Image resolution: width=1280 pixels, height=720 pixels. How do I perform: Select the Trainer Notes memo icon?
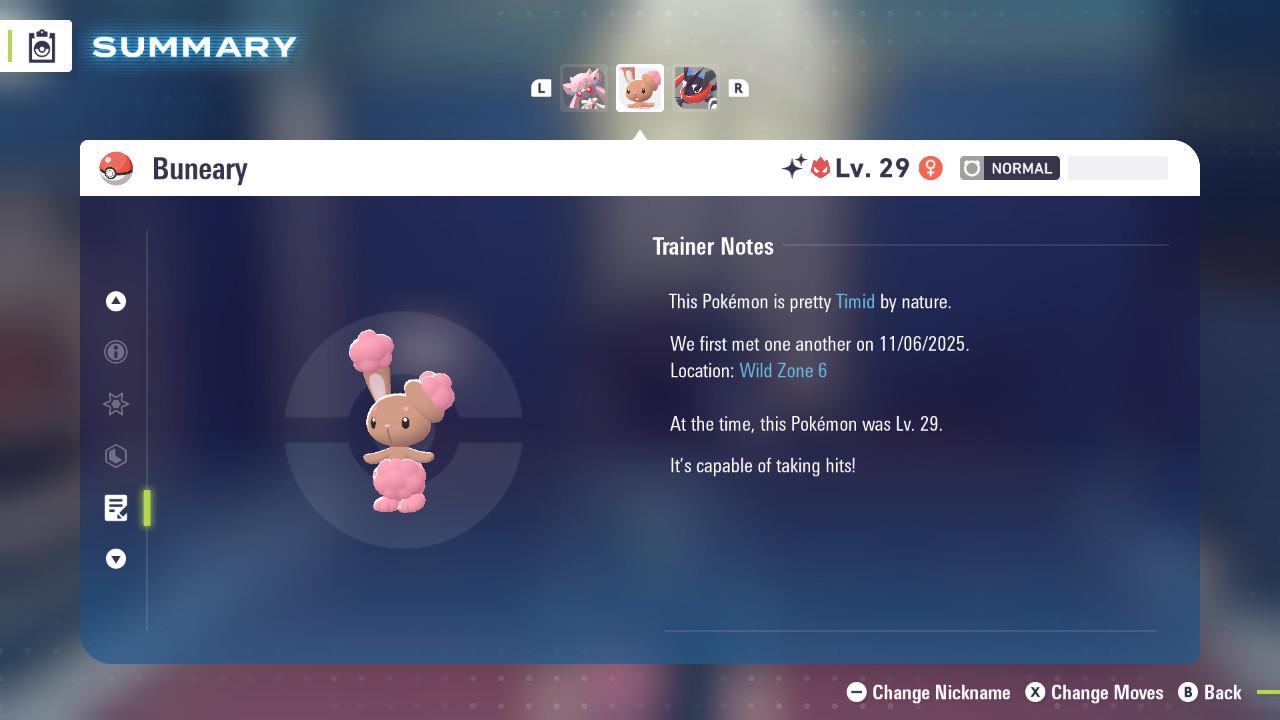pyautogui.click(x=115, y=508)
